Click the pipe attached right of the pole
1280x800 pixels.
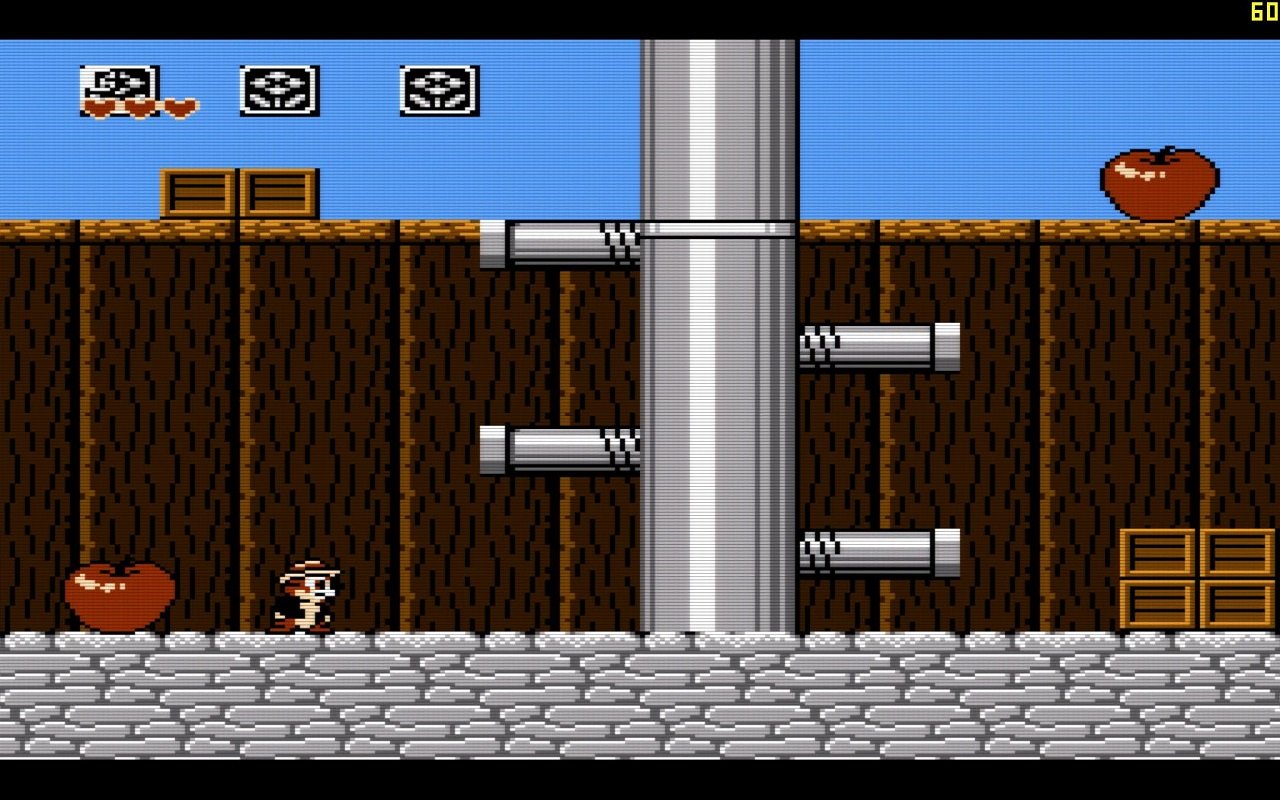coord(880,345)
